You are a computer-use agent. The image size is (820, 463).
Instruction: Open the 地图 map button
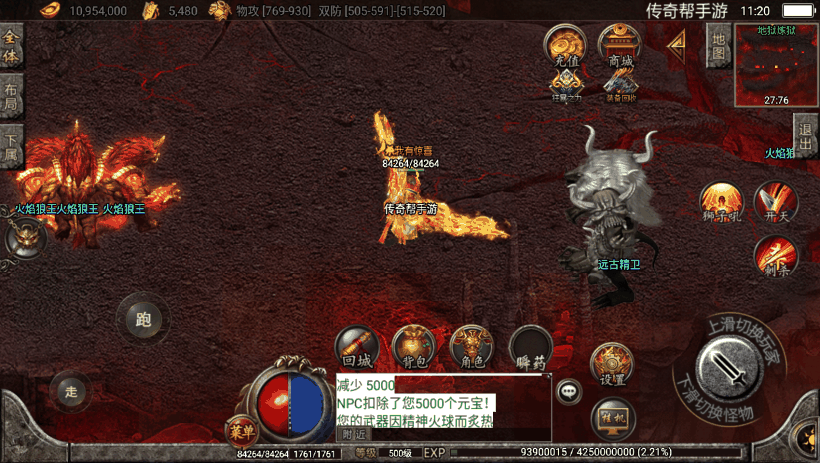[717, 44]
